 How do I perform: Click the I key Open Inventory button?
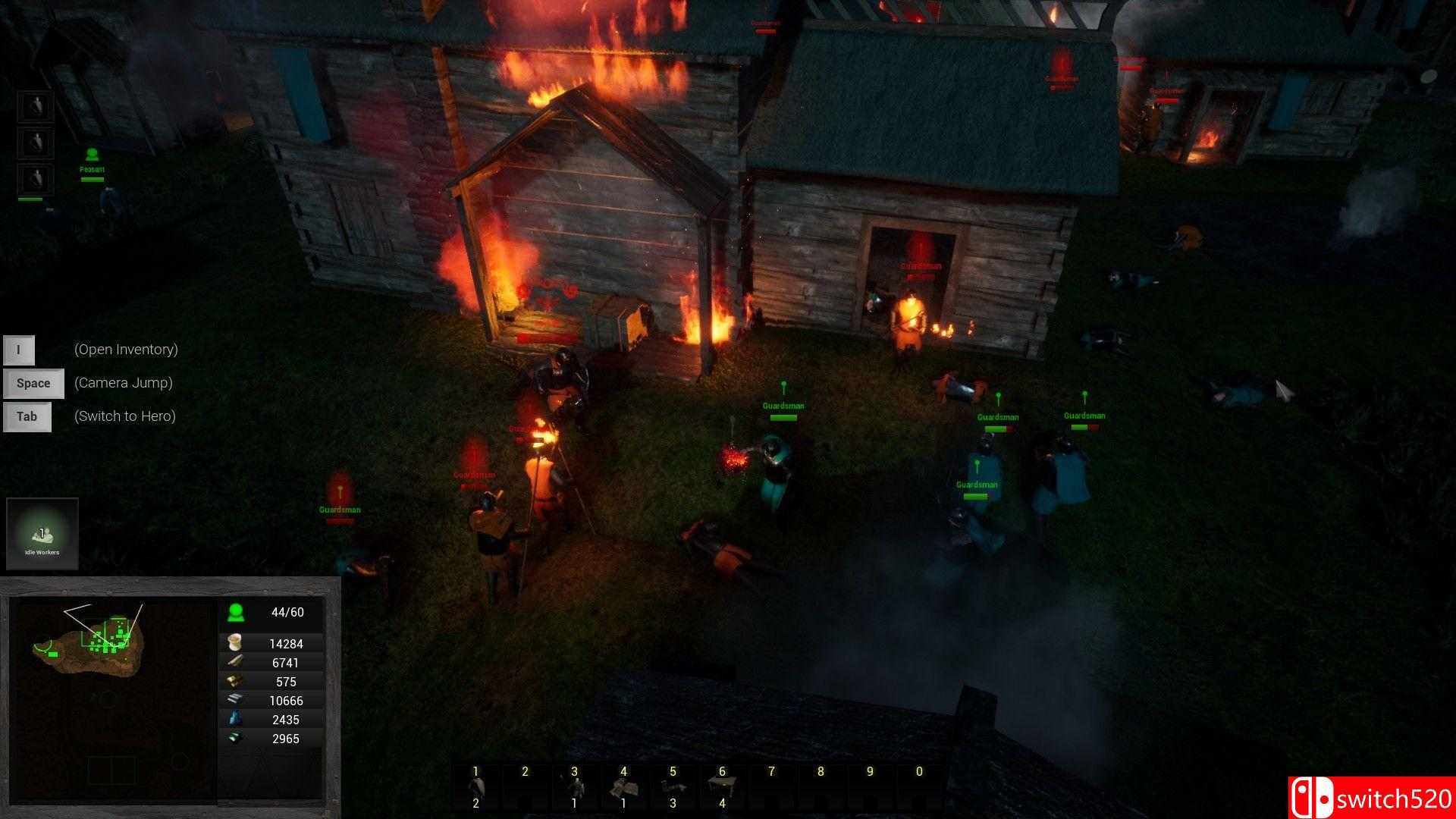tap(19, 350)
